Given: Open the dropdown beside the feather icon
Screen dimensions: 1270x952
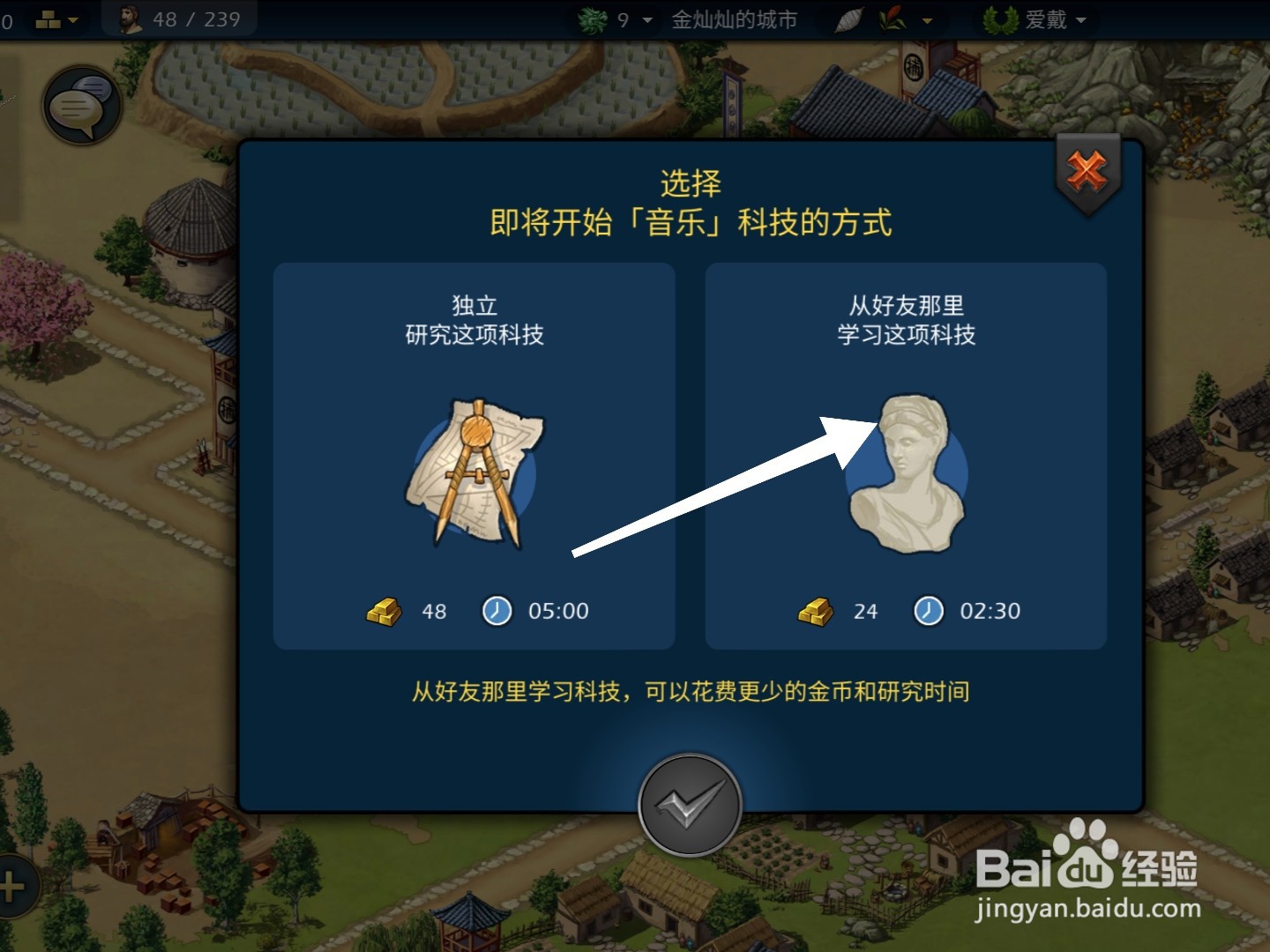Looking at the screenshot, I should pyautogui.click(x=926, y=20).
